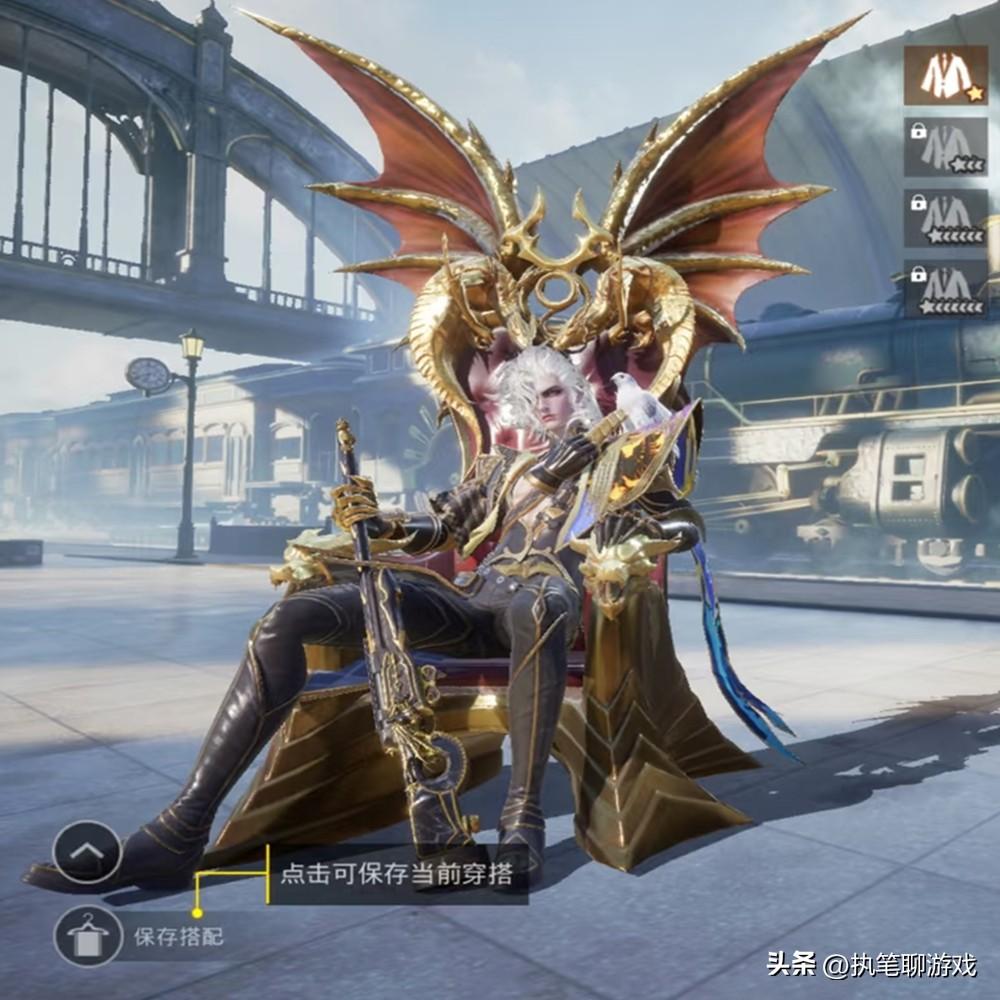Select the locked outfit tier with most stars
This screenshot has width=1000, height=1000.
tap(945, 289)
